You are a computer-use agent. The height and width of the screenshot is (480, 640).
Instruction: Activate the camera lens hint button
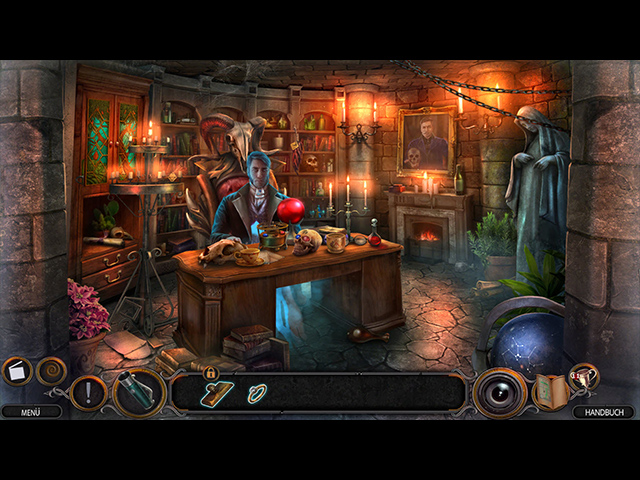pyautogui.click(x=498, y=392)
